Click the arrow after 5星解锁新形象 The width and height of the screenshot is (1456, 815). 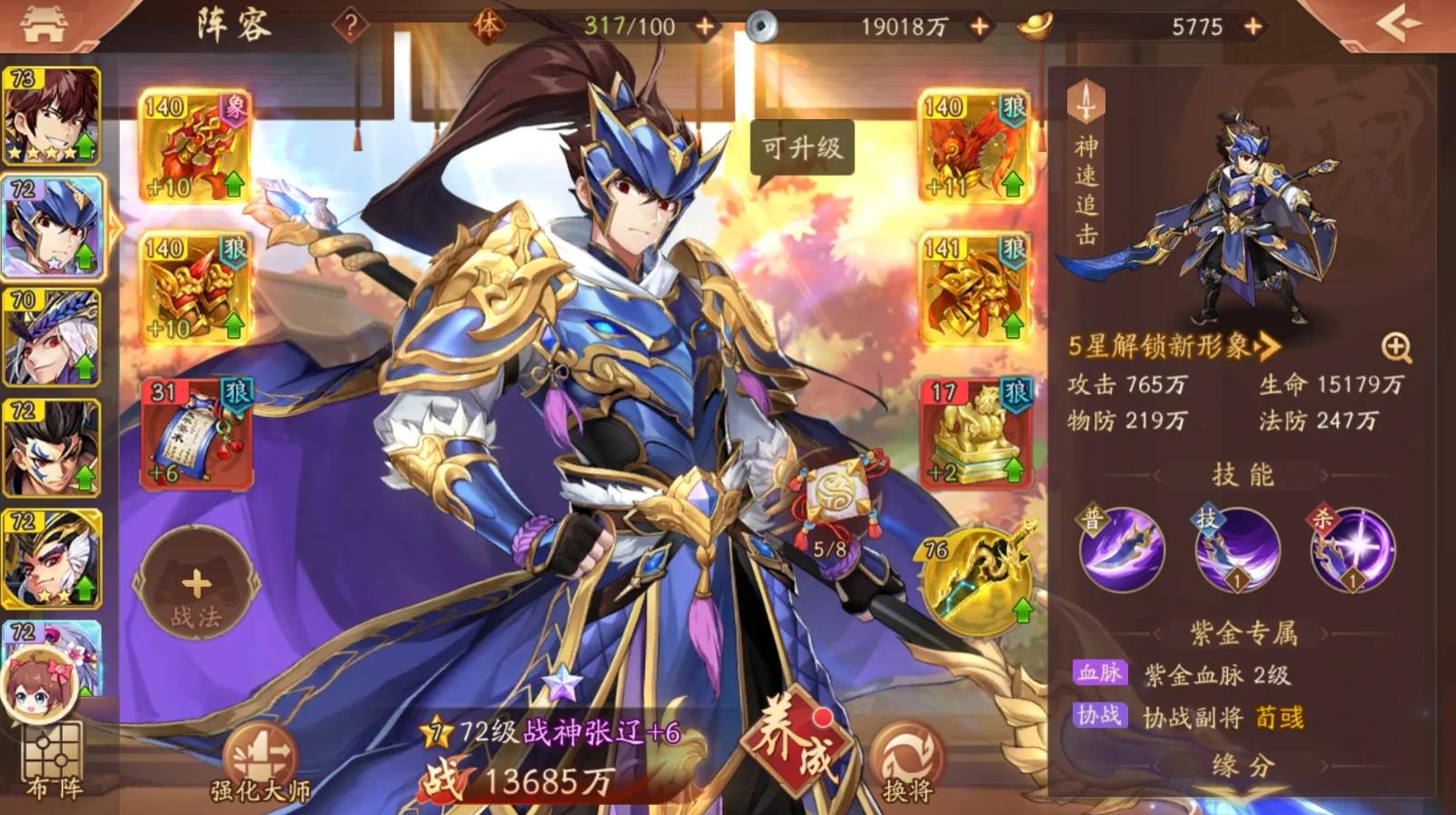click(x=1264, y=347)
